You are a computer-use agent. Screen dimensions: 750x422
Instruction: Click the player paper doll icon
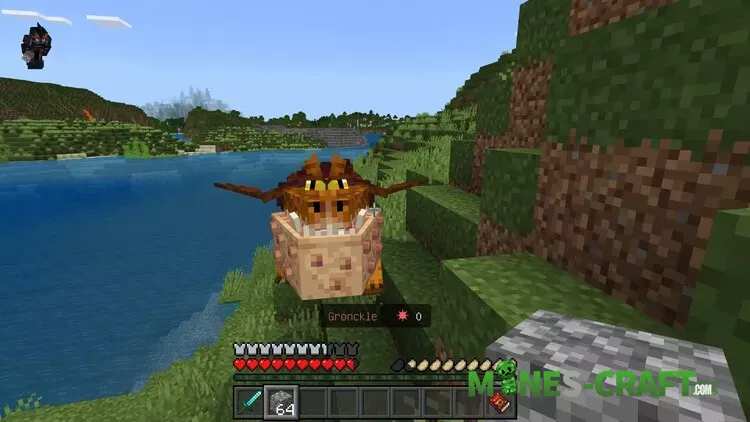click(x=36, y=46)
